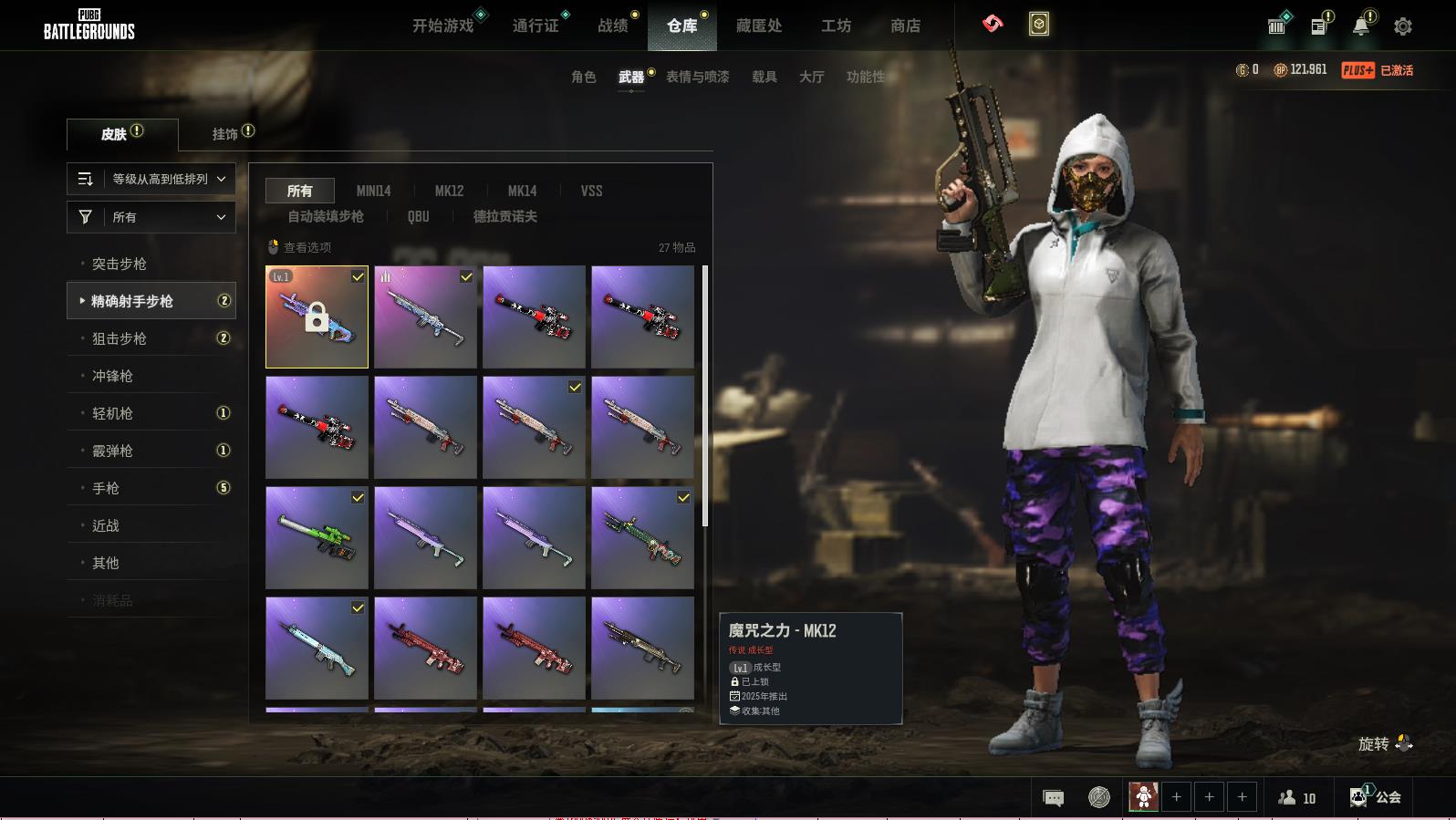Viewport: 1456px width, 820px height.
Task: Filter weapon skins by MK12
Action: click(449, 191)
